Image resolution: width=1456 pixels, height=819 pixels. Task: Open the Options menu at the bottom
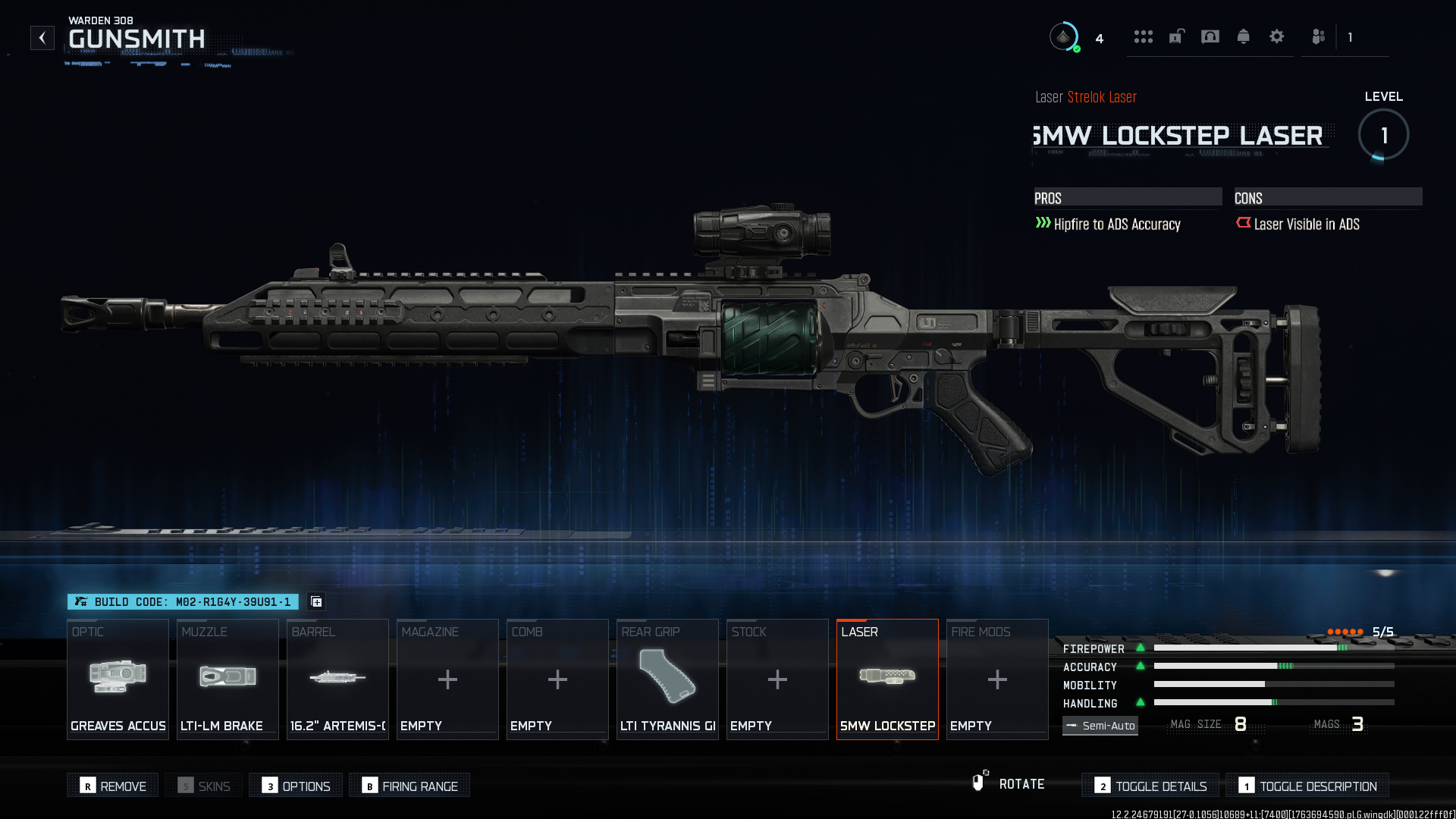(296, 786)
